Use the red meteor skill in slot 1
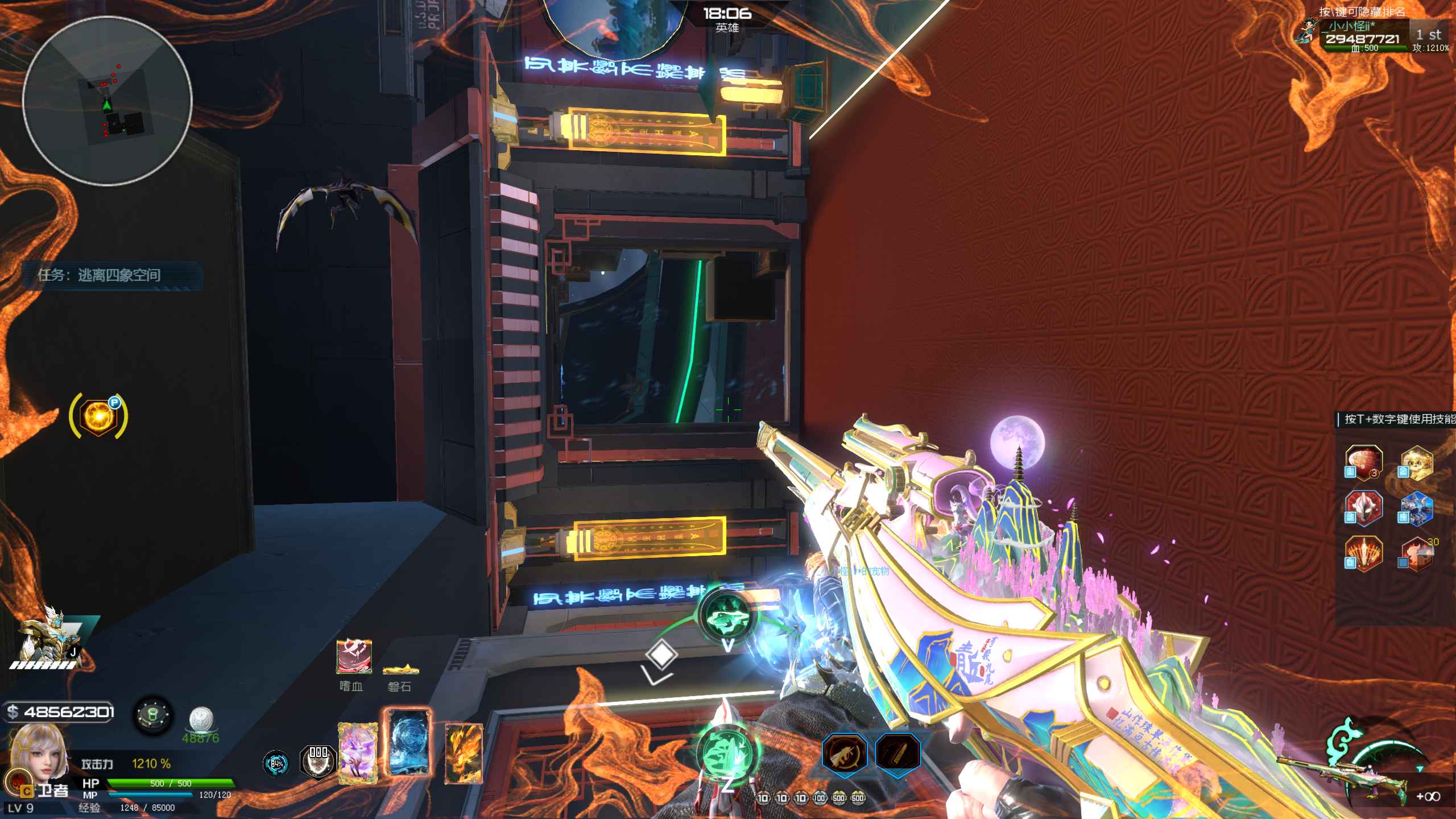Image resolution: width=1456 pixels, height=819 pixels. tap(1363, 462)
